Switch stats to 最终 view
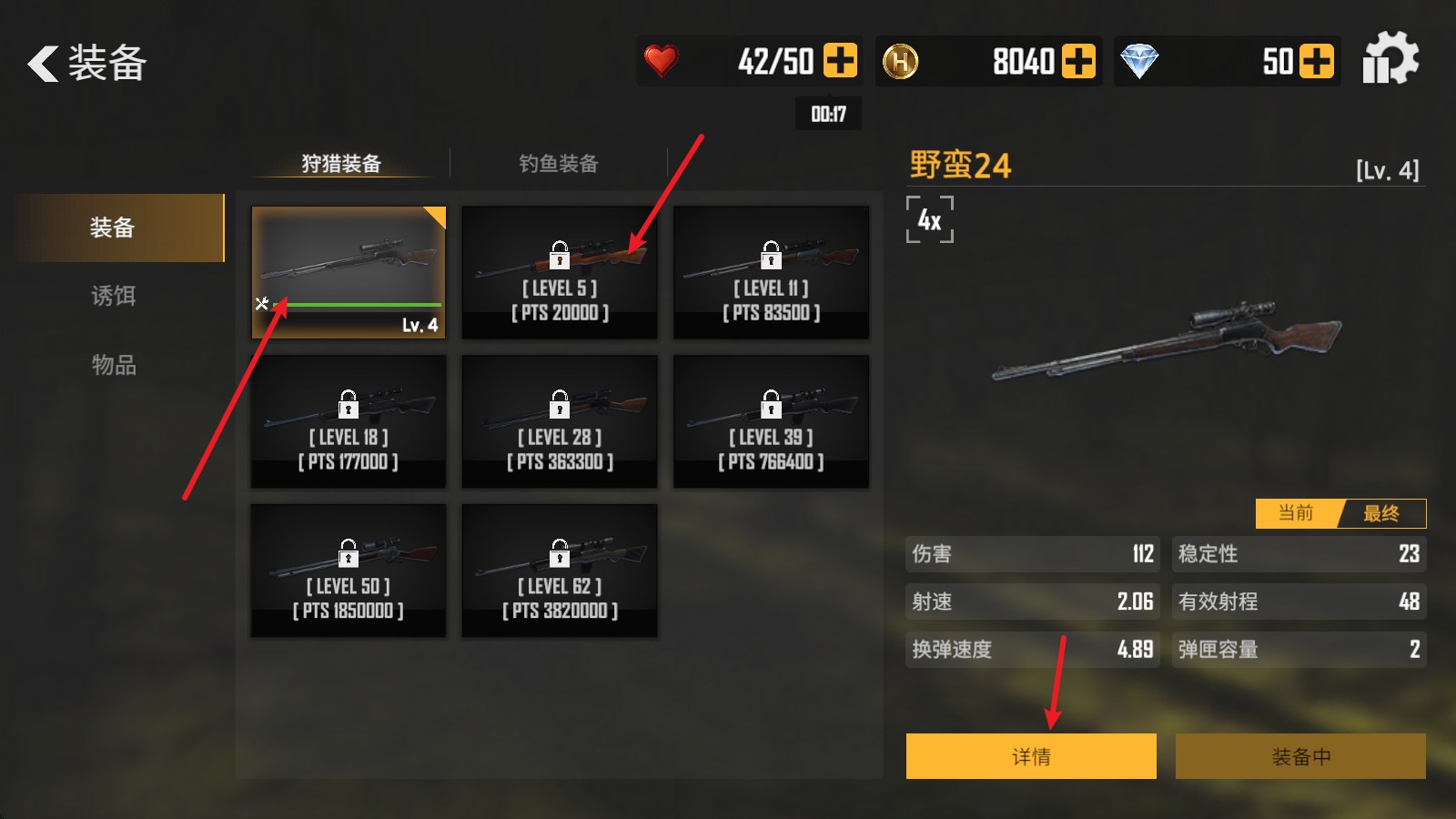Screen dimensions: 1456x819 pos(1382,513)
